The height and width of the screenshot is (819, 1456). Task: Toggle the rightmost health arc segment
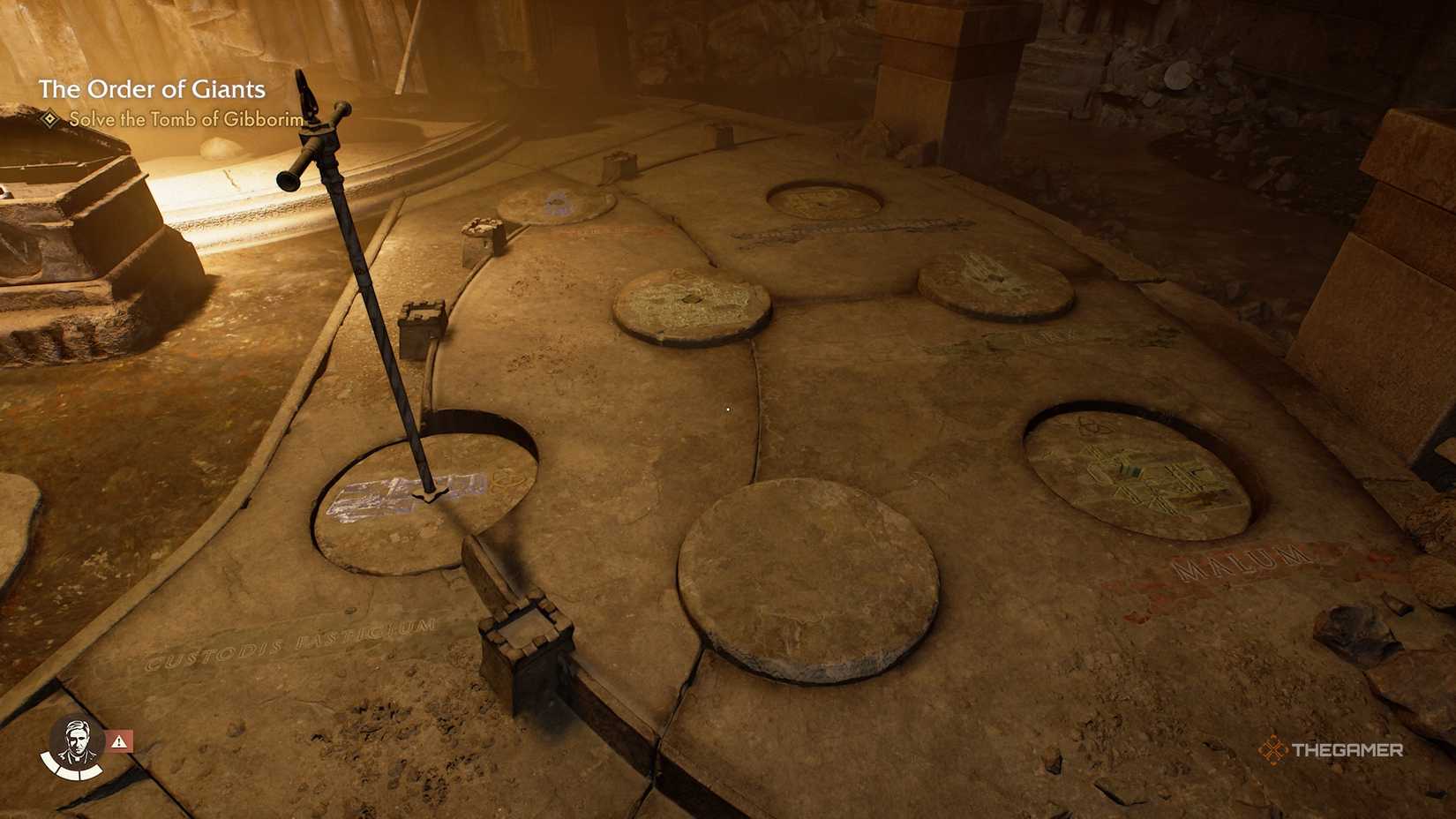point(91,773)
